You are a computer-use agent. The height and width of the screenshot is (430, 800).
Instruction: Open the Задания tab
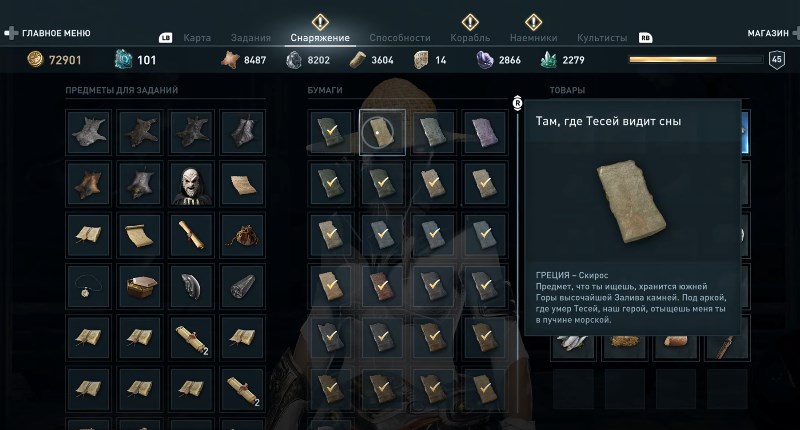click(x=250, y=38)
